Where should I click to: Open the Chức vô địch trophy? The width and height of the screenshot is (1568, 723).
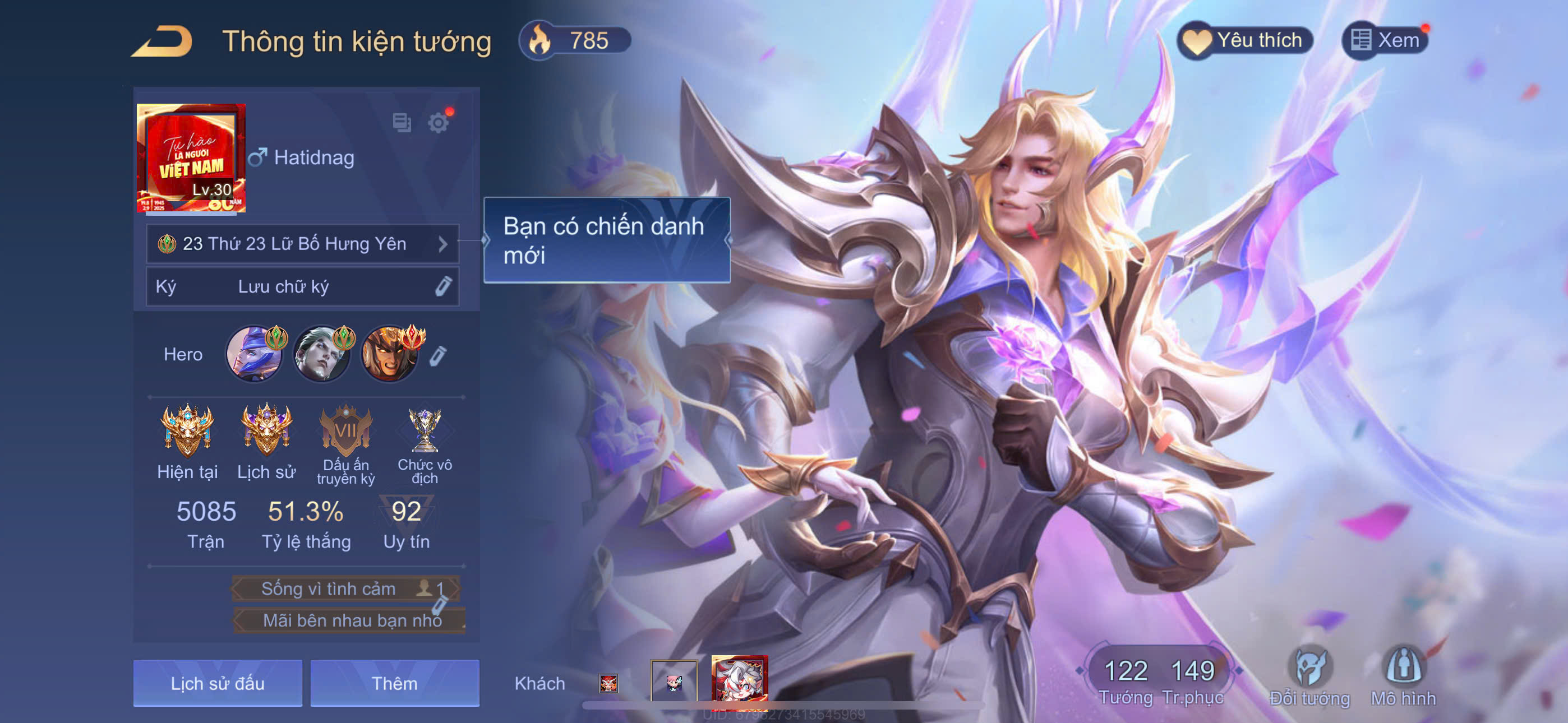tap(425, 430)
